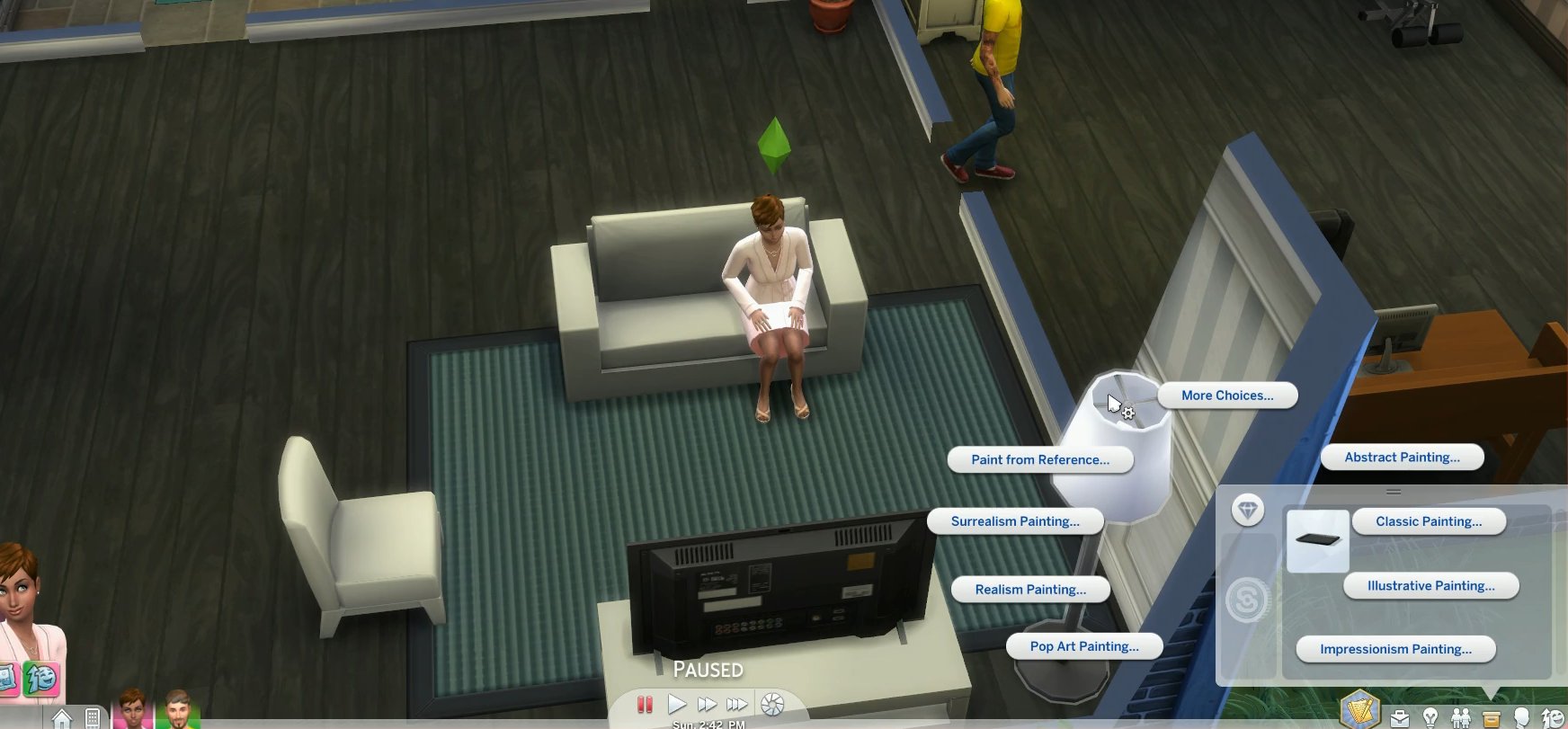Open the Needs panel lightbulb icon
Image resolution: width=1568 pixels, height=729 pixels.
1431,719
